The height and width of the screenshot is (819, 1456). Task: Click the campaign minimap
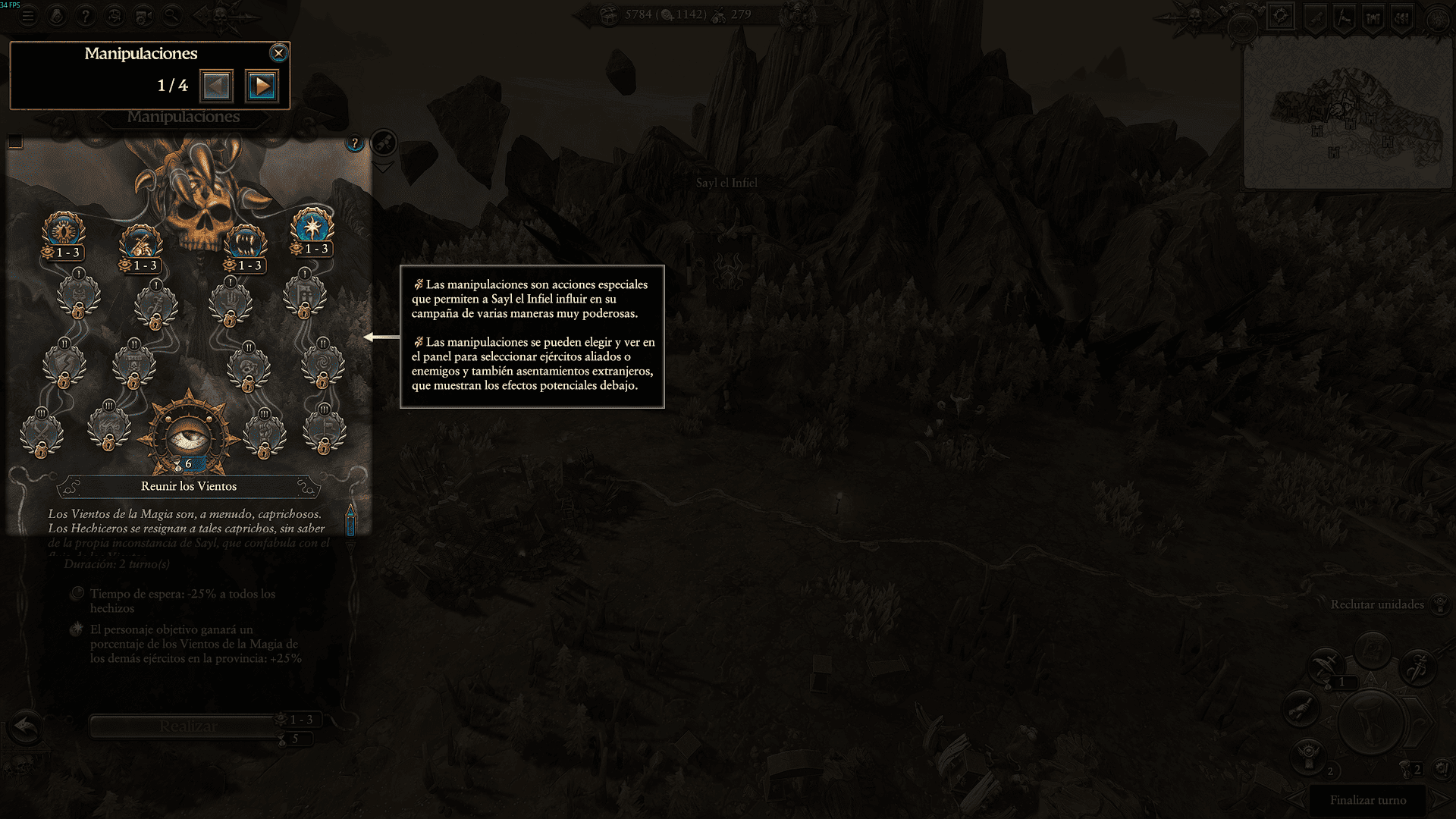click(1348, 114)
